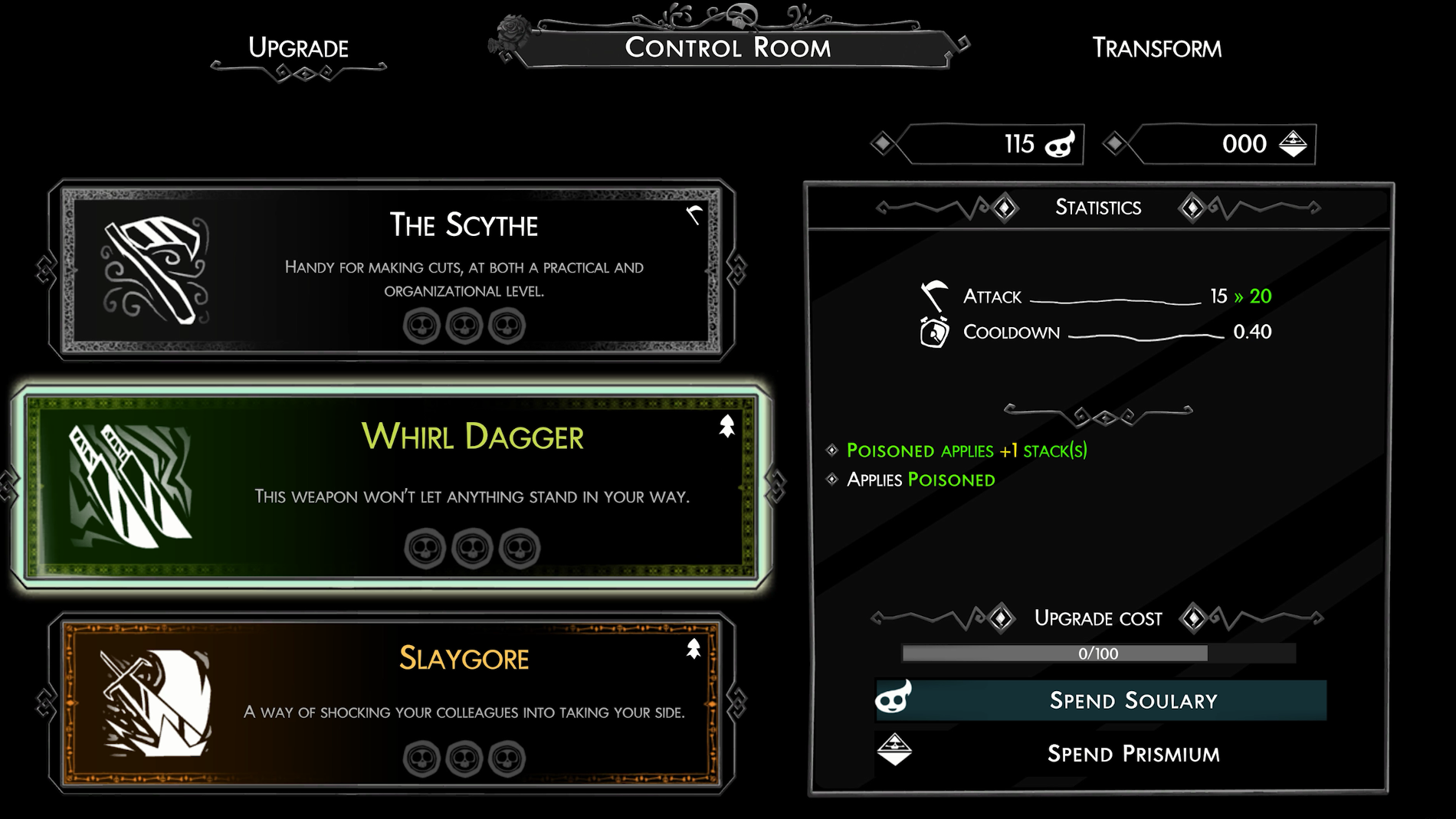
Task: Open the Transform tab
Action: pyautogui.click(x=1156, y=49)
